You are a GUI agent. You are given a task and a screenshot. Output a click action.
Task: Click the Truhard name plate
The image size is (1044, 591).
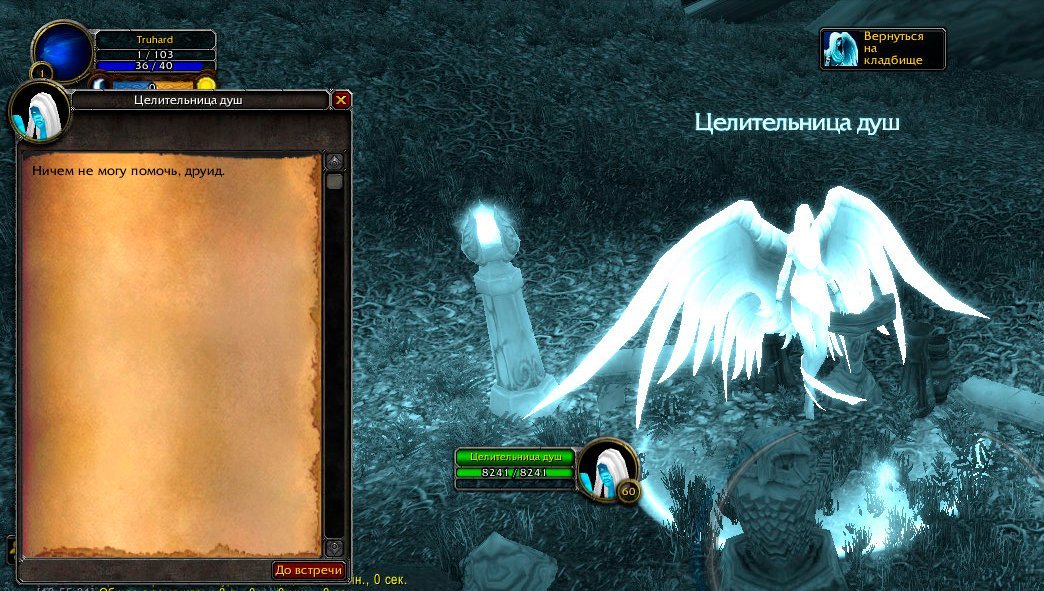click(x=155, y=40)
